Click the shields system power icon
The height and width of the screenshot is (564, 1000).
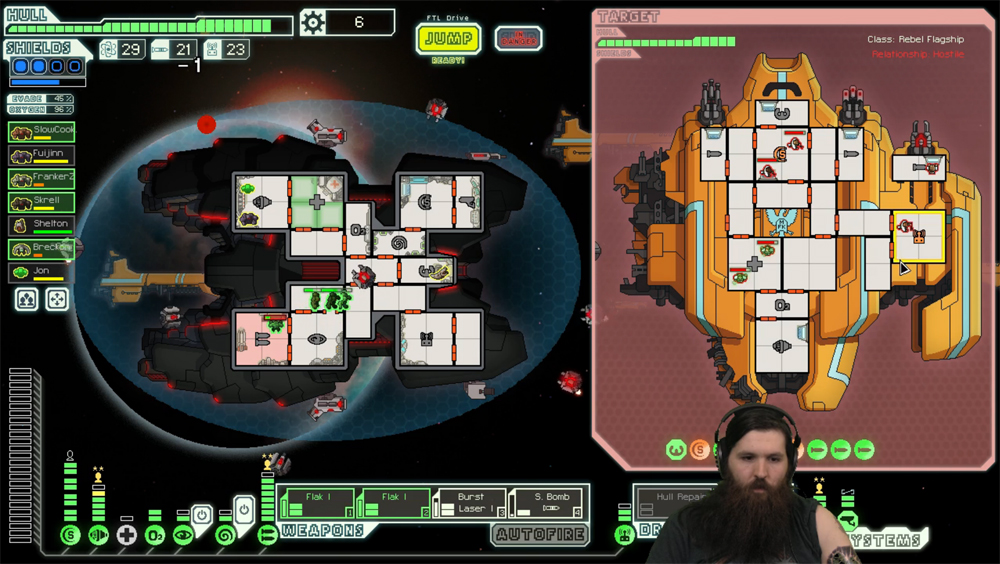pyautogui.click(x=70, y=535)
